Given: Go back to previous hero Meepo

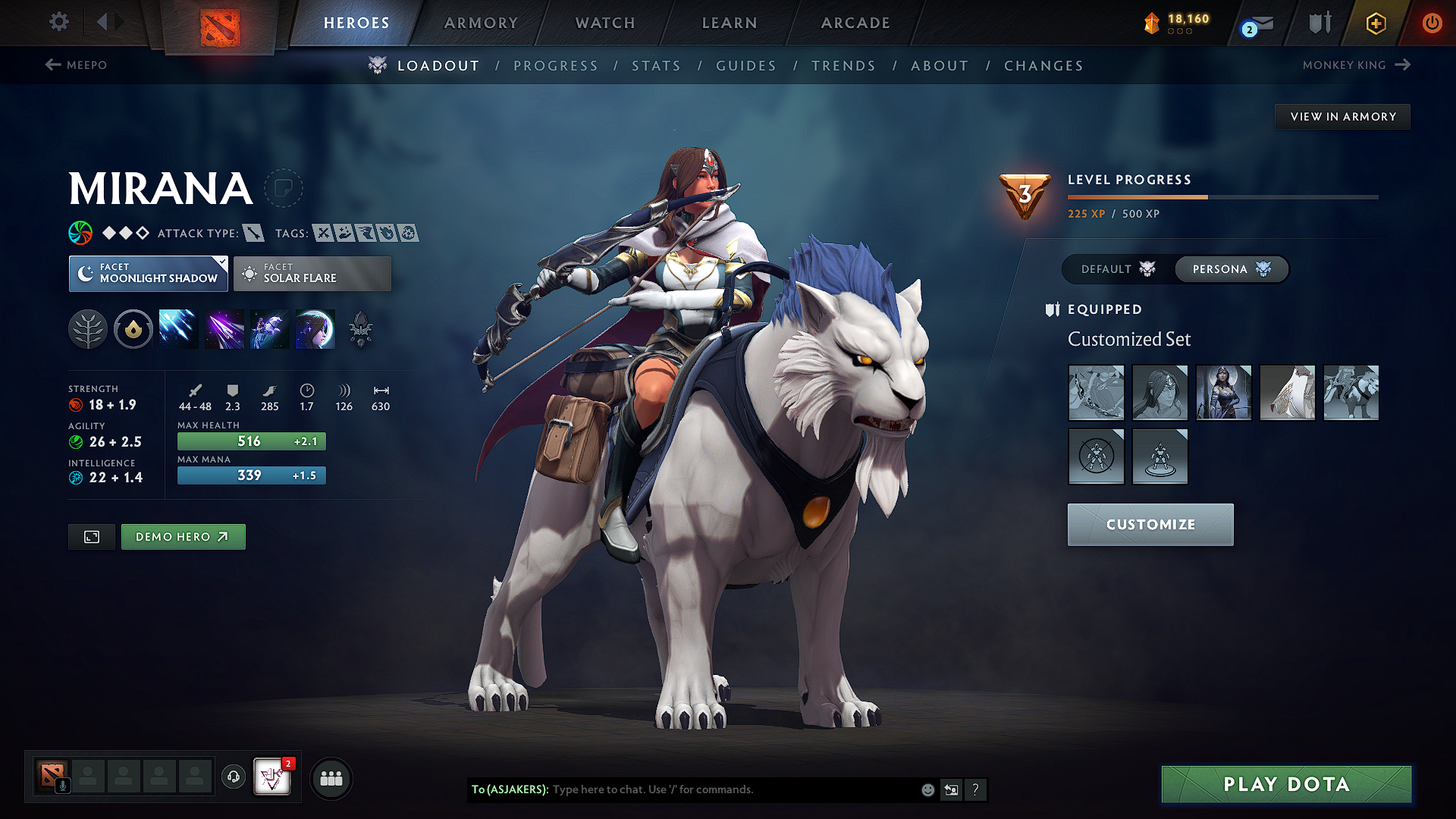Looking at the screenshot, I should [x=77, y=65].
